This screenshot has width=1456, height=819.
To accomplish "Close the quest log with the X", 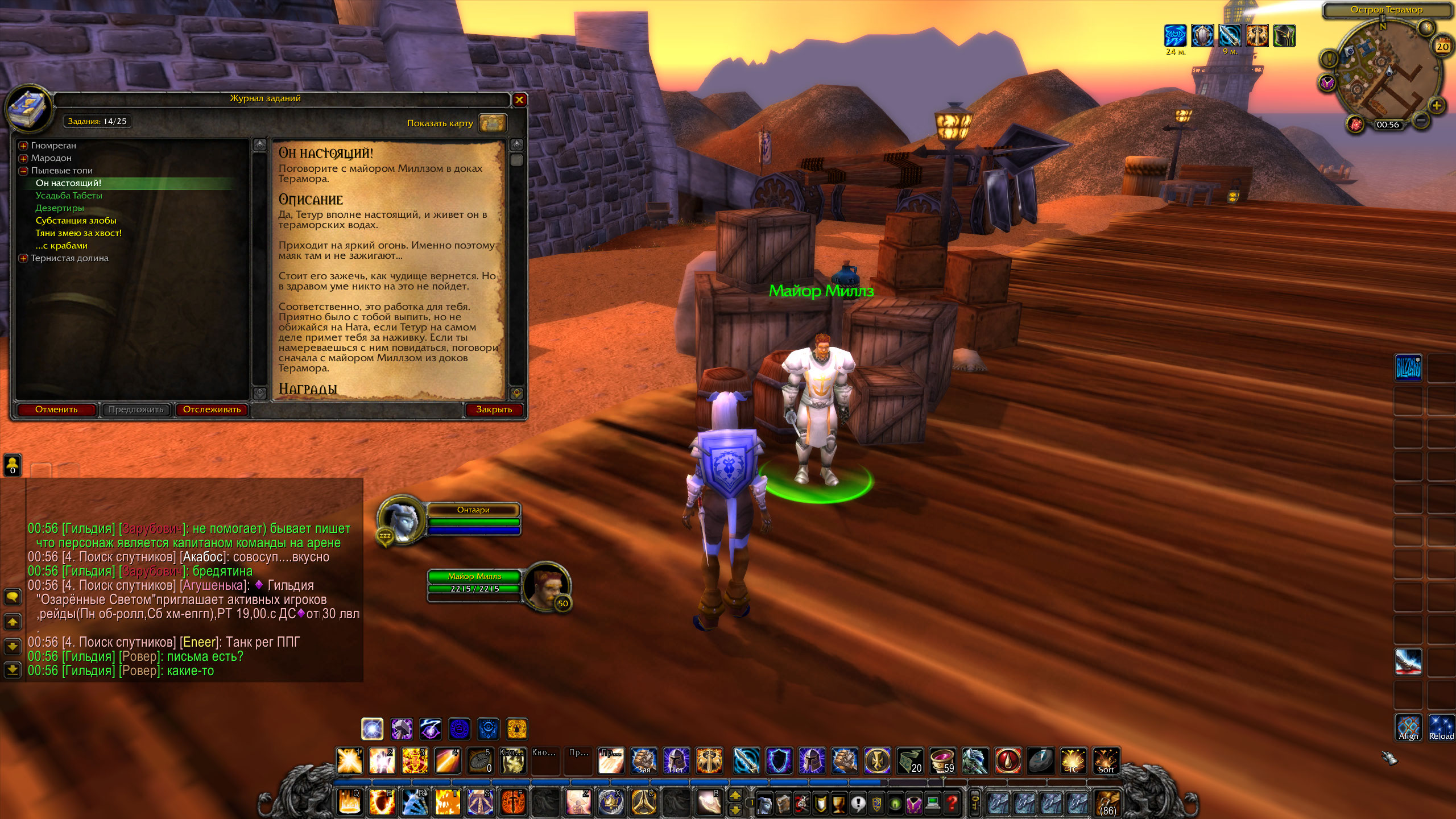I will [x=519, y=100].
